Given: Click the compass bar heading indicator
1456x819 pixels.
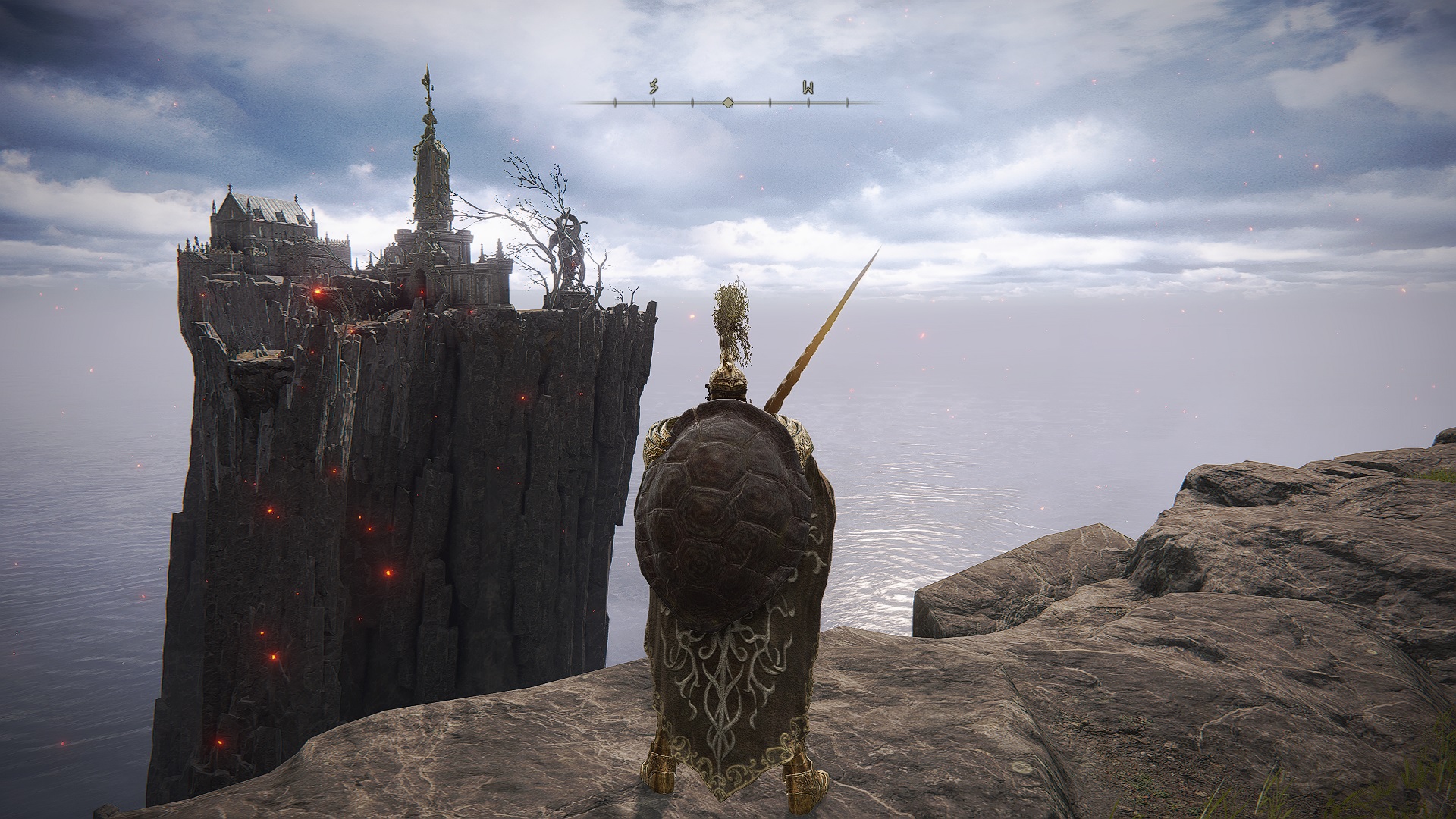Looking at the screenshot, I should pos(727,102).
